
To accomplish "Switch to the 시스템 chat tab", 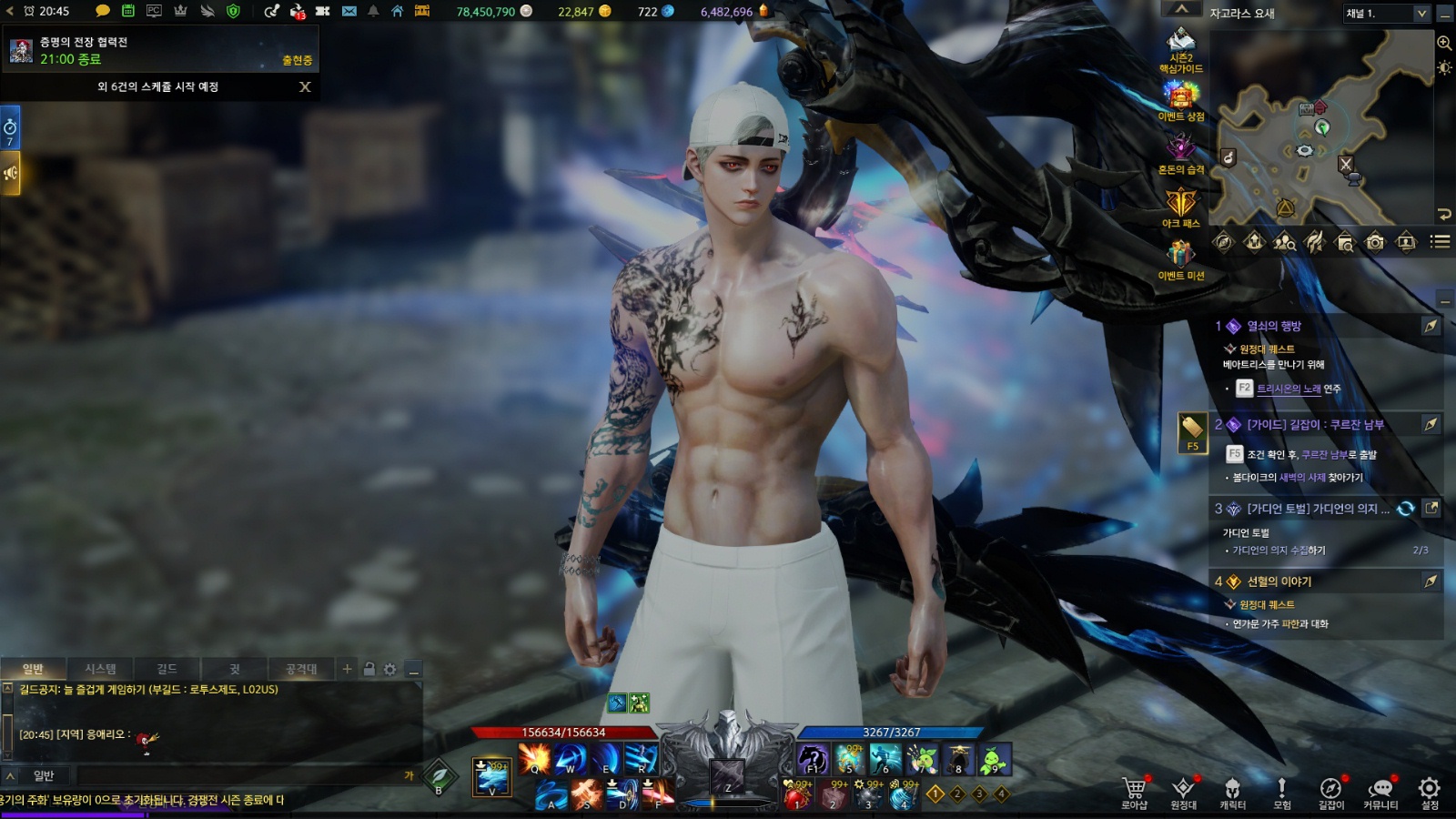I will 100,669.
